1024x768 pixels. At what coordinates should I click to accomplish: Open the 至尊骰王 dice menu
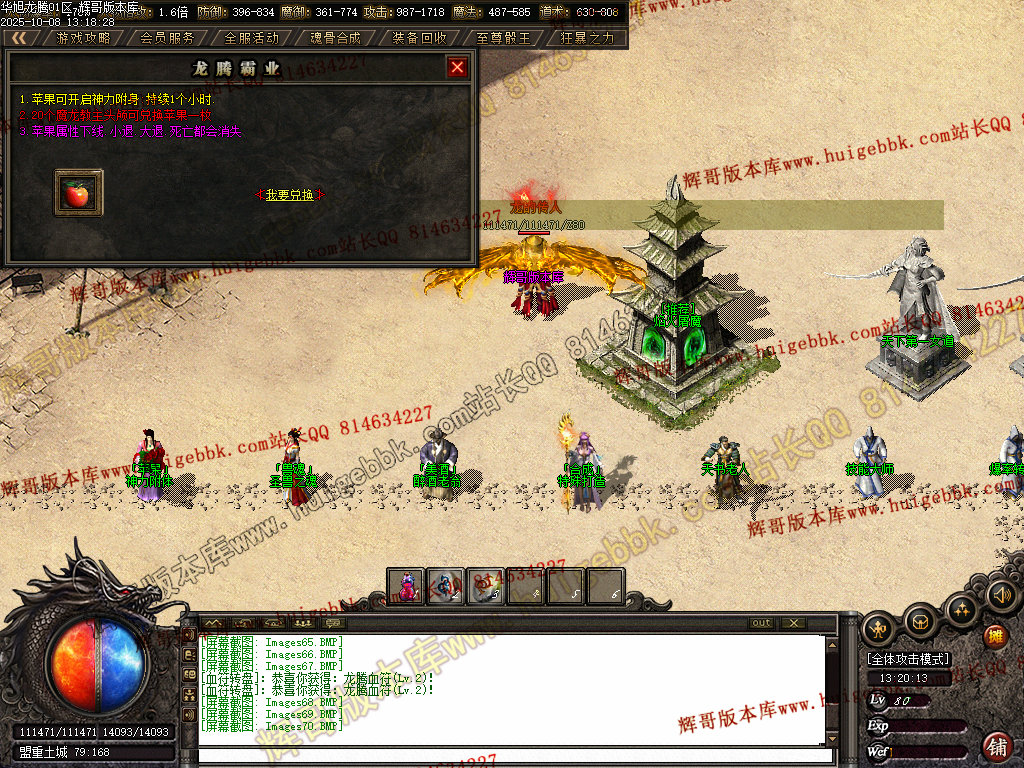[x=503, y=38]
